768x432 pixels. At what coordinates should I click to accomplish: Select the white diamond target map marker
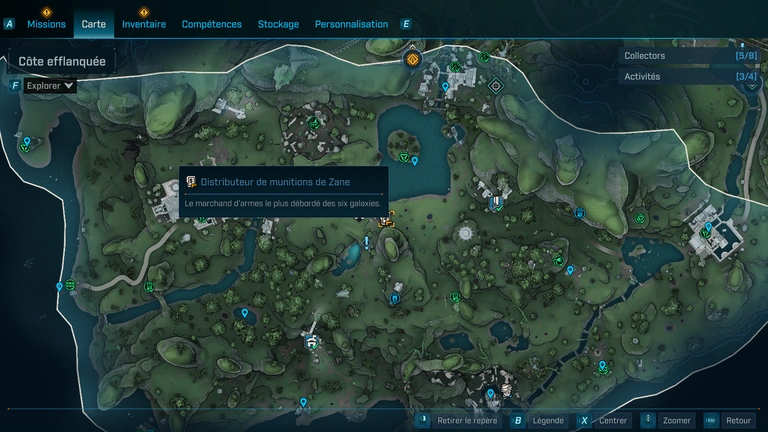pyautogui.click(x=495, y=86)
